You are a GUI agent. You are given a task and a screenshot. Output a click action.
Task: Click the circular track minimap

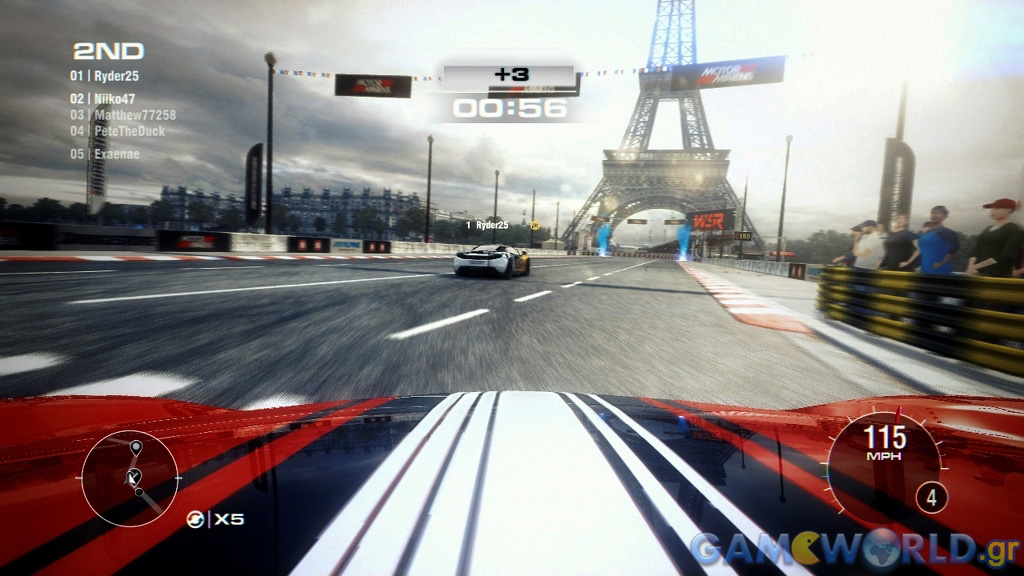pos(130,477)
